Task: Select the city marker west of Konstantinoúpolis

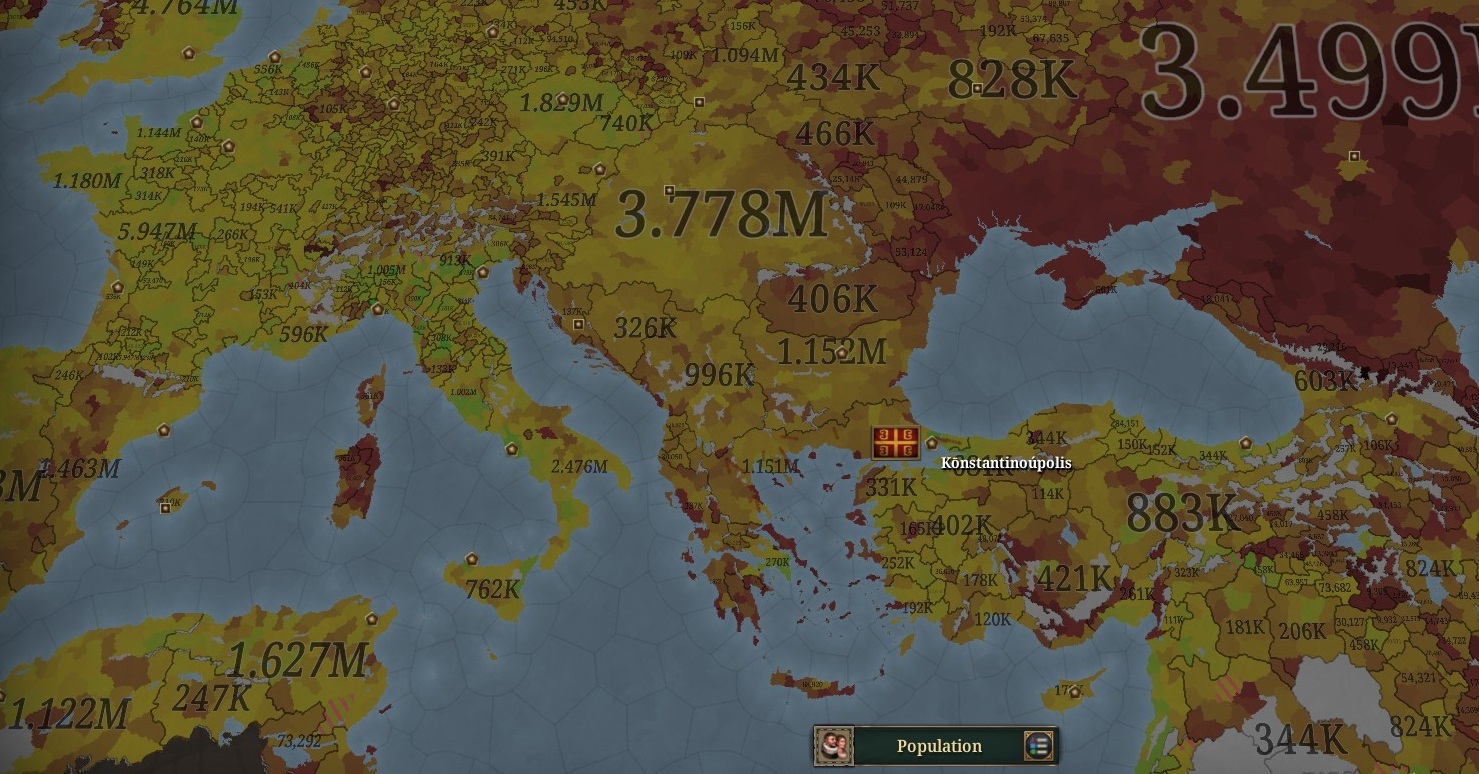Action: [x=931, y=444]
